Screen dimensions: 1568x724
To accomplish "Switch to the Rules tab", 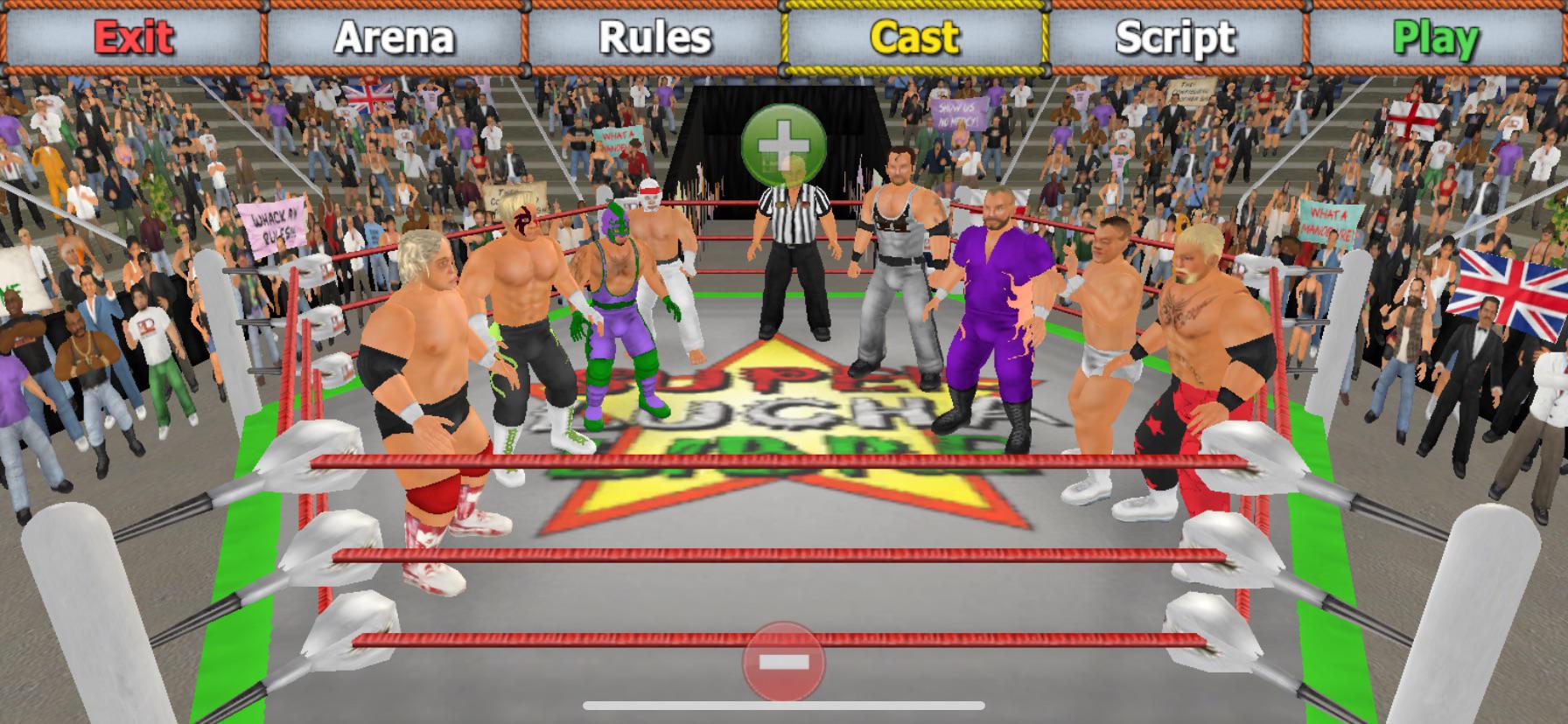I will pyautogui.click(x=654, y=37).
